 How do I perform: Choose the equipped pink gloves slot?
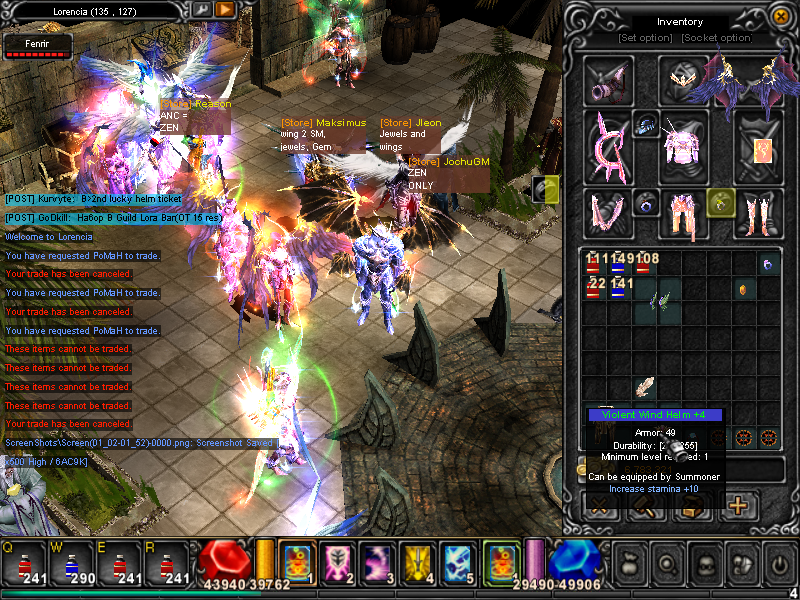coord(607,213)
